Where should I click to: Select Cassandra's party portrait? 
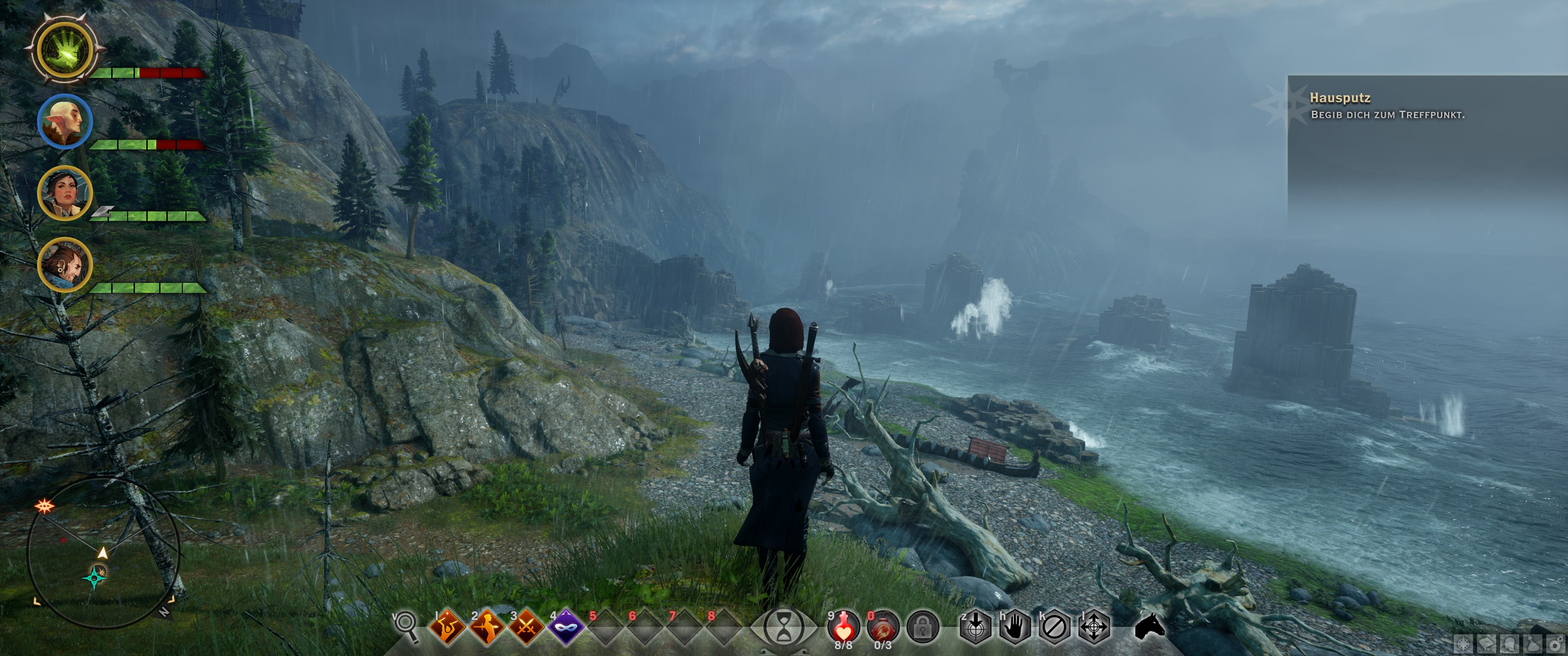pyautogui.click(x=65, y=193)
